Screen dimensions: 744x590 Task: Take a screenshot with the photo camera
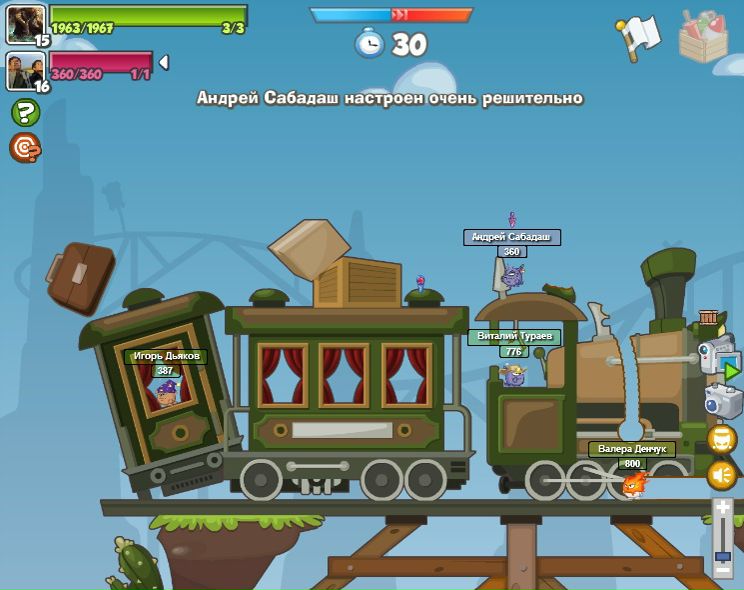722,402
